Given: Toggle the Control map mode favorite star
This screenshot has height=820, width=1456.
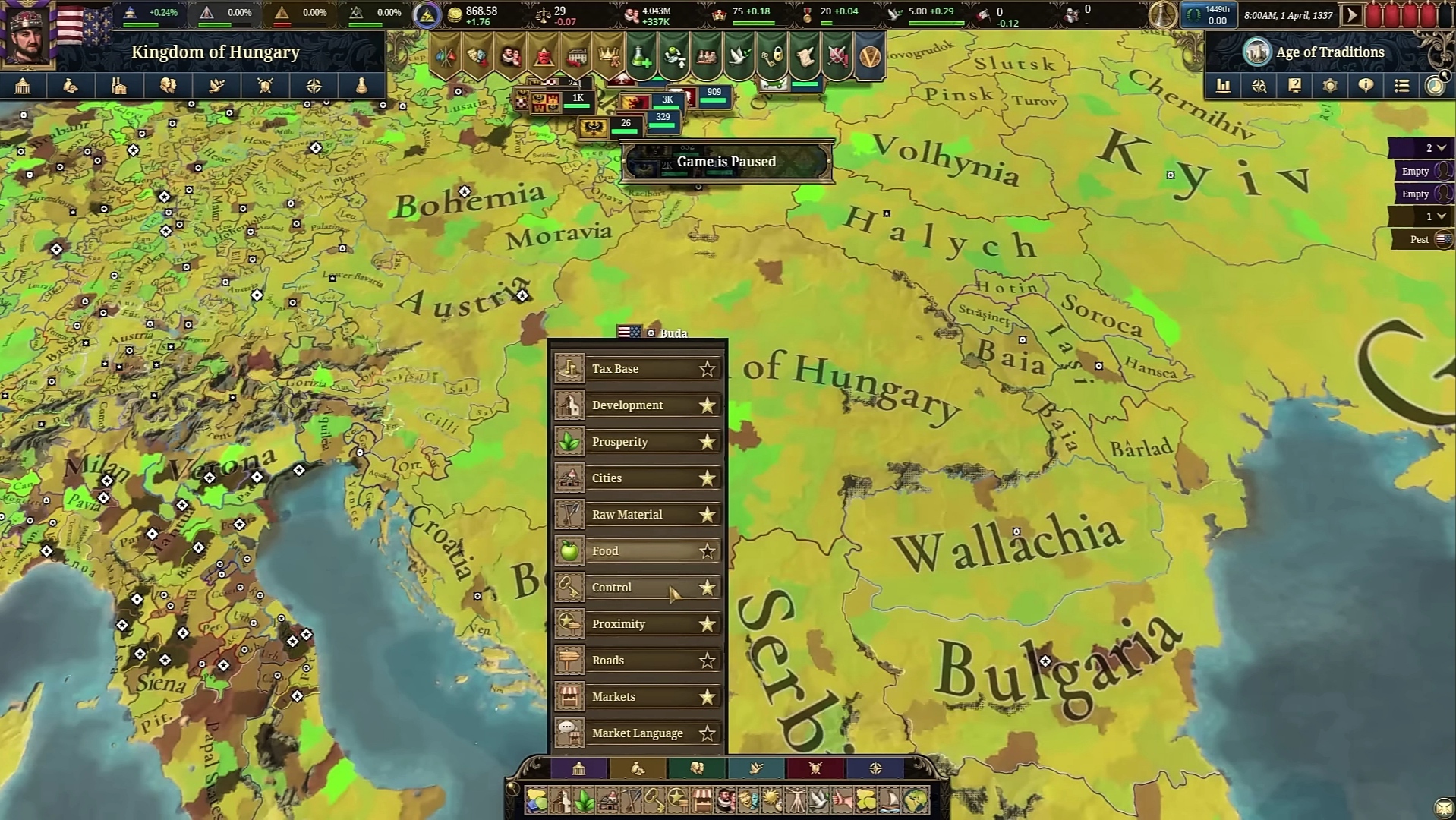Looking at the screenshot, I should pyautogui.click(x=706, y=587).
